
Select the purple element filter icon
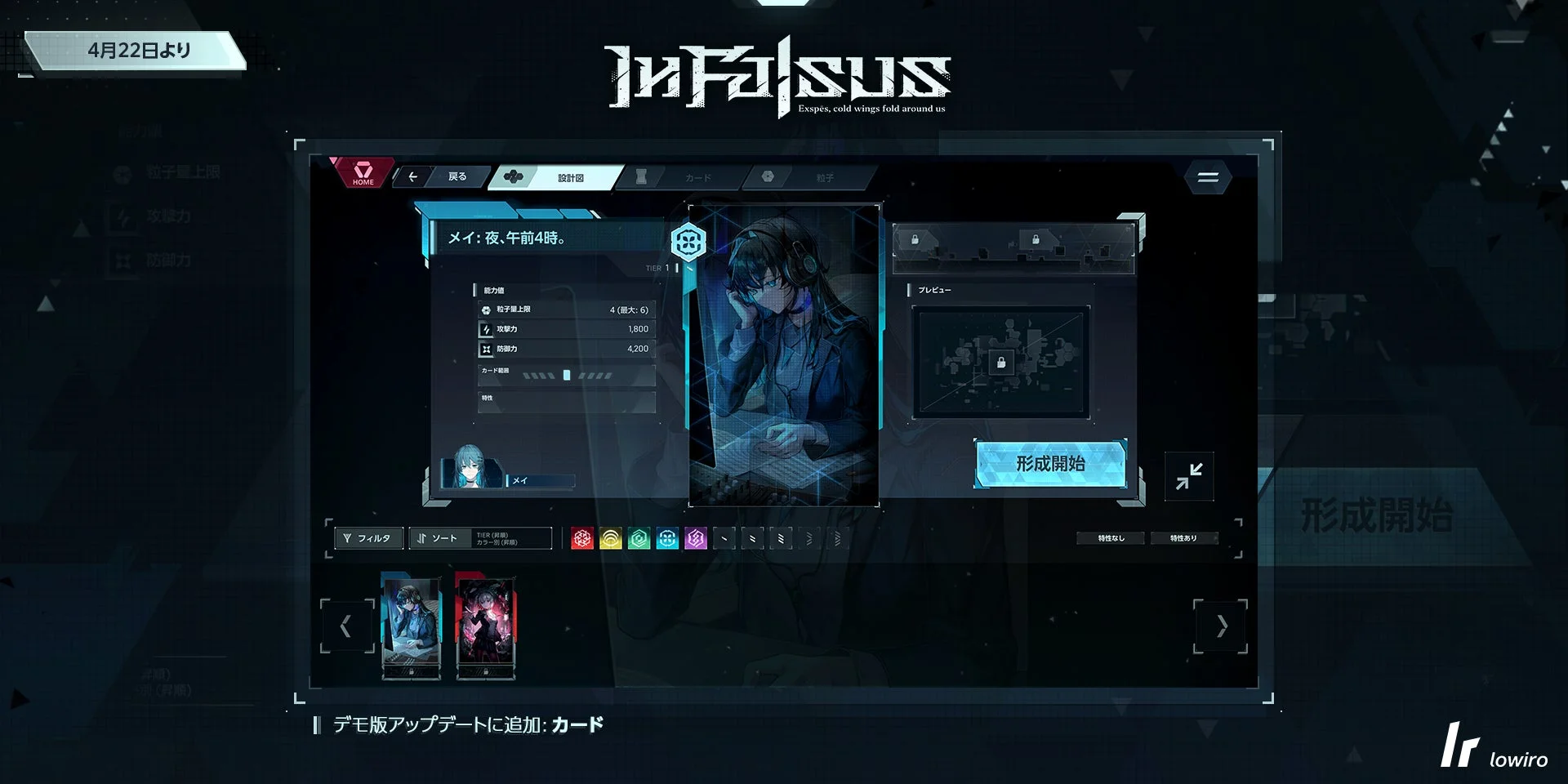(x=696, y=537)
